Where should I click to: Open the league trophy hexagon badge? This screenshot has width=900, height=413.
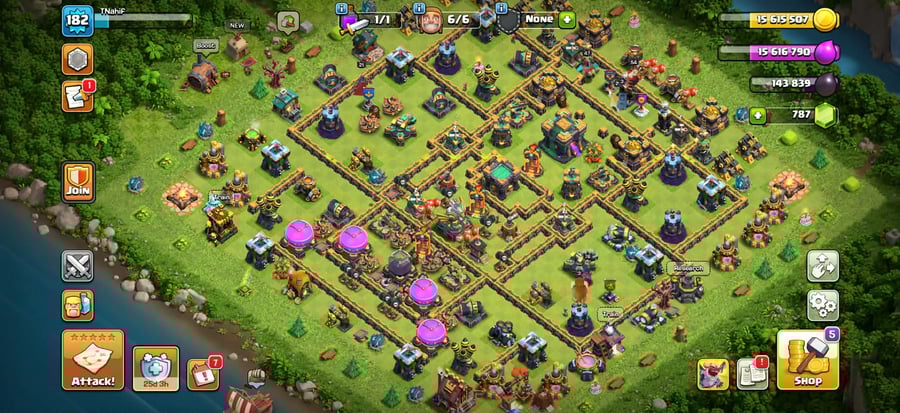tap(77, 59)
